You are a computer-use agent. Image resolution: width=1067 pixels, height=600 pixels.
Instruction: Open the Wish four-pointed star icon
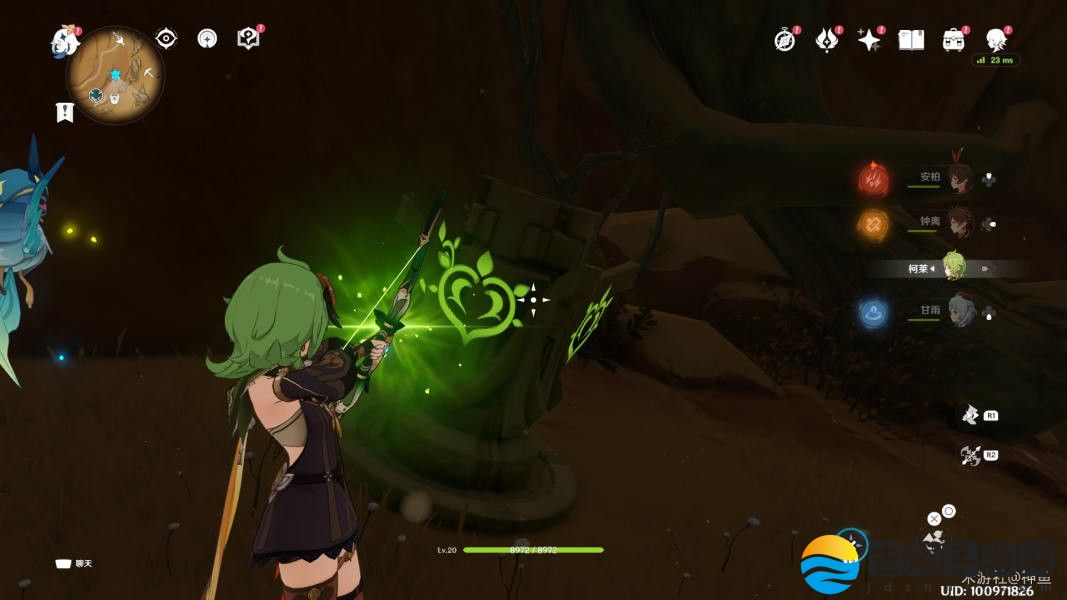tap(869, 40)
